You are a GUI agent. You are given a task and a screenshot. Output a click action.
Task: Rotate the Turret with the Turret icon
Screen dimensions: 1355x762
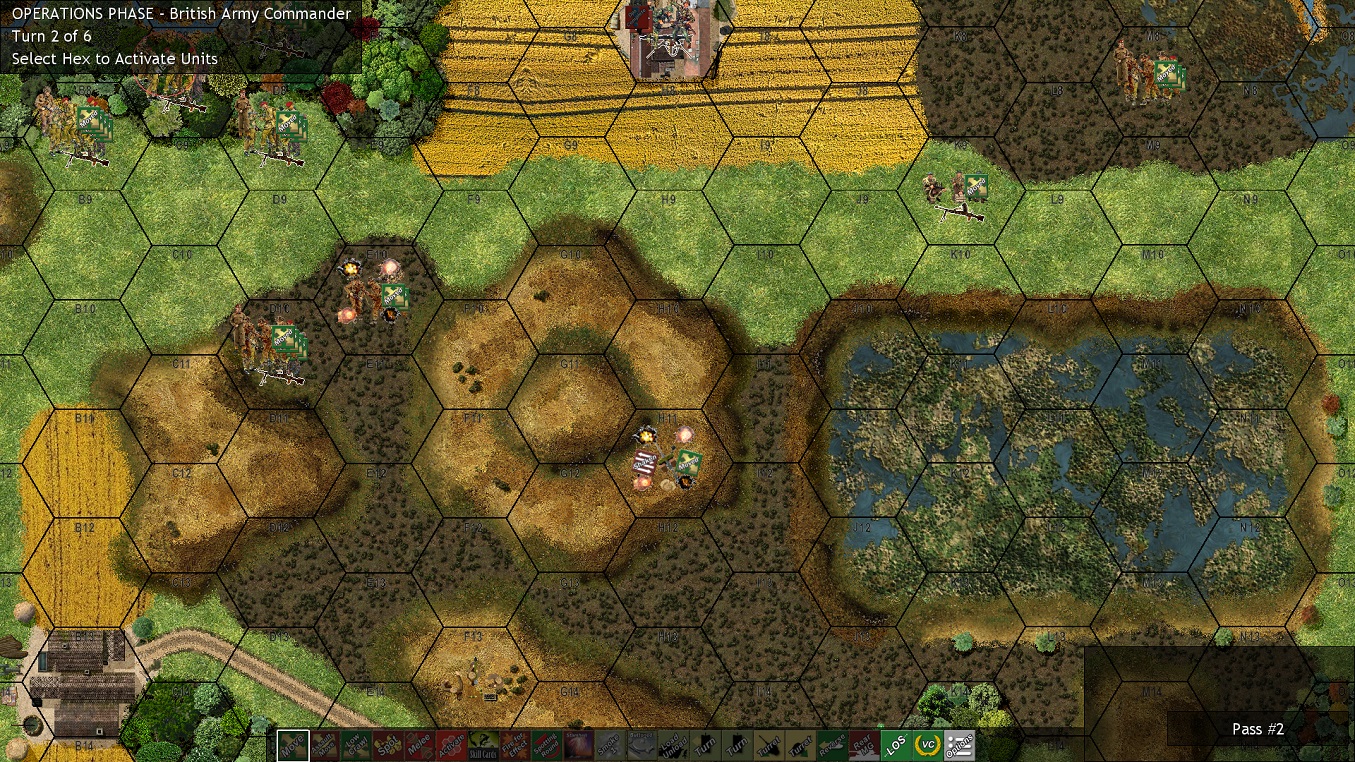[x=768, y=745]
